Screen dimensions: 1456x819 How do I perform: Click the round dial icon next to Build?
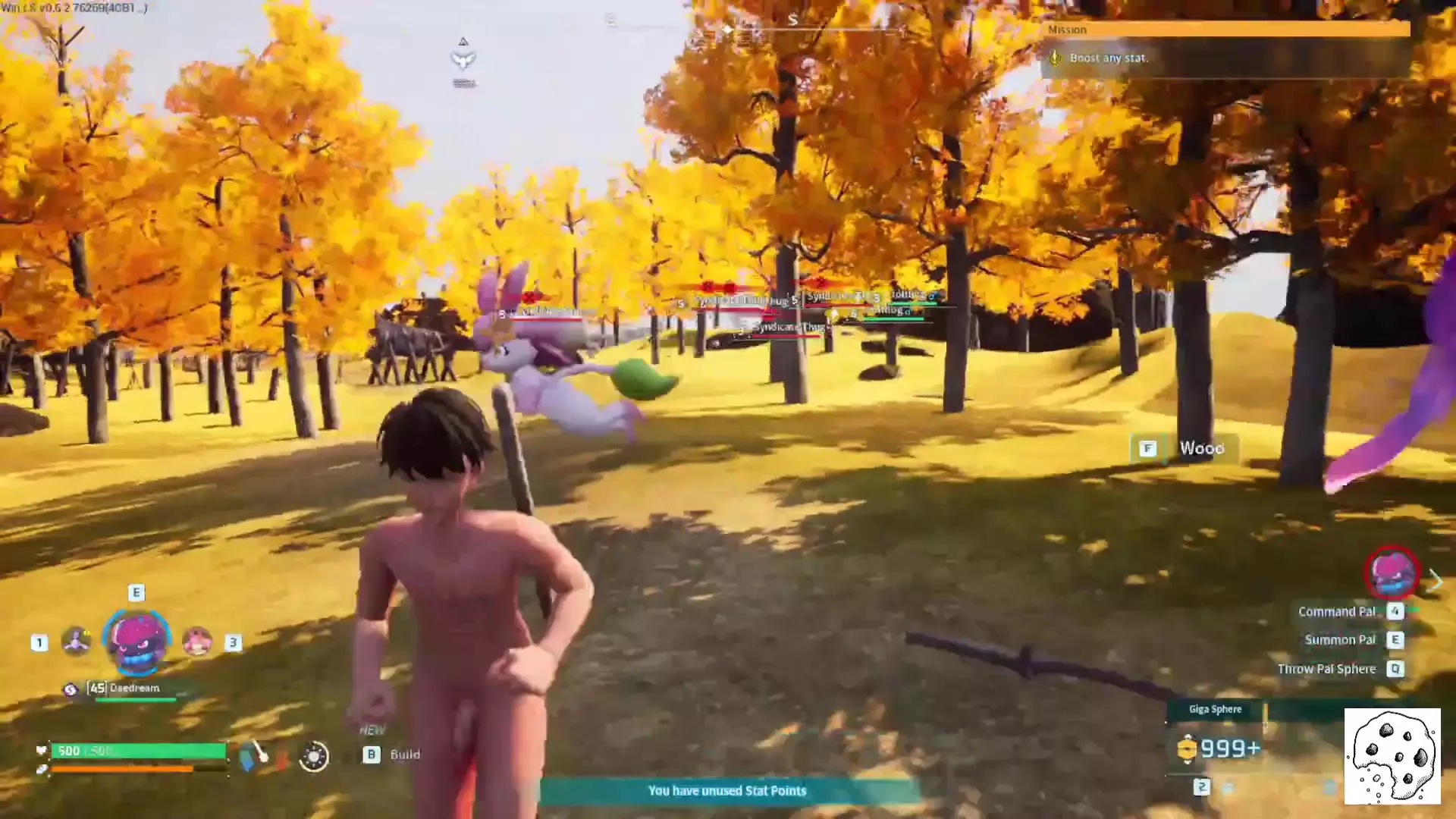click(x=314, y=756)
